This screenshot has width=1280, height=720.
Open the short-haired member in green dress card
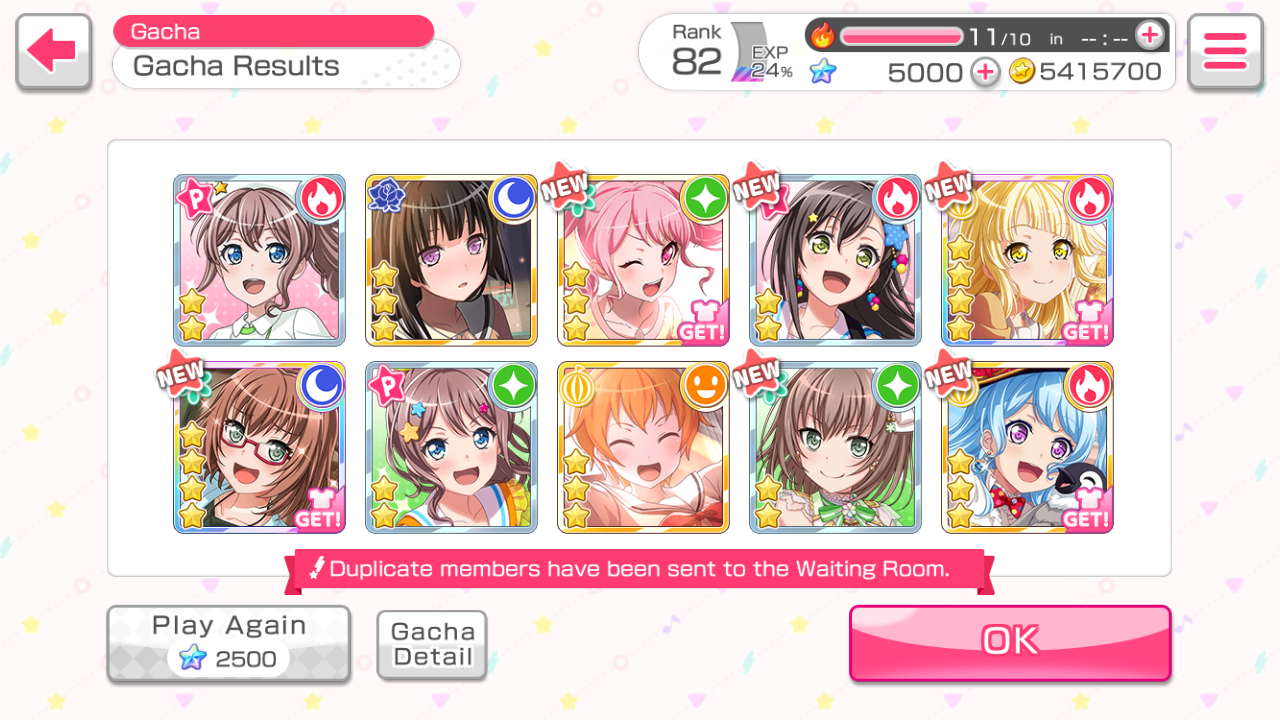(835, 447)
